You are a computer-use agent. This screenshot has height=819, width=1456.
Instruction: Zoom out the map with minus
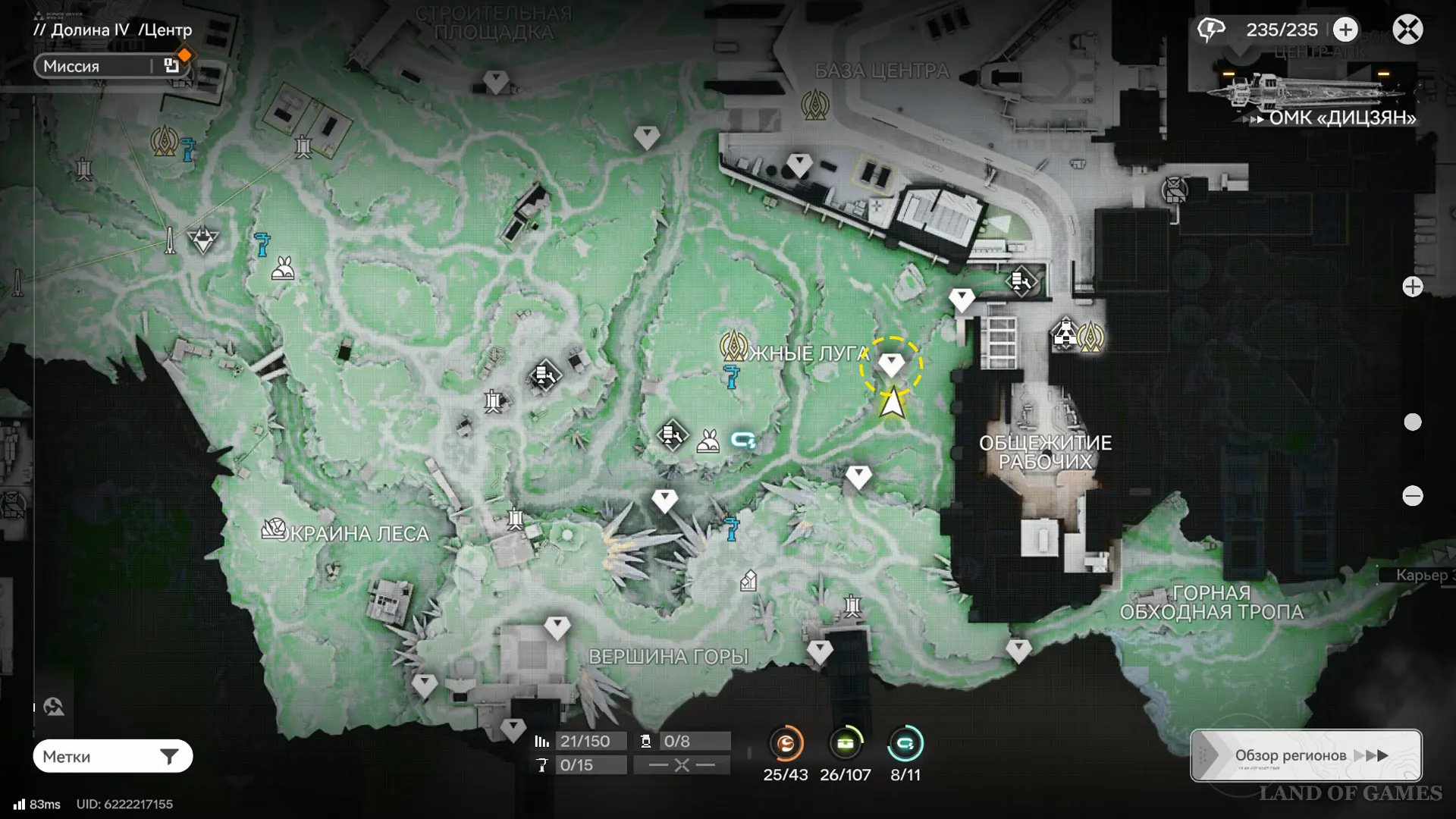(x=1412, y=496)
